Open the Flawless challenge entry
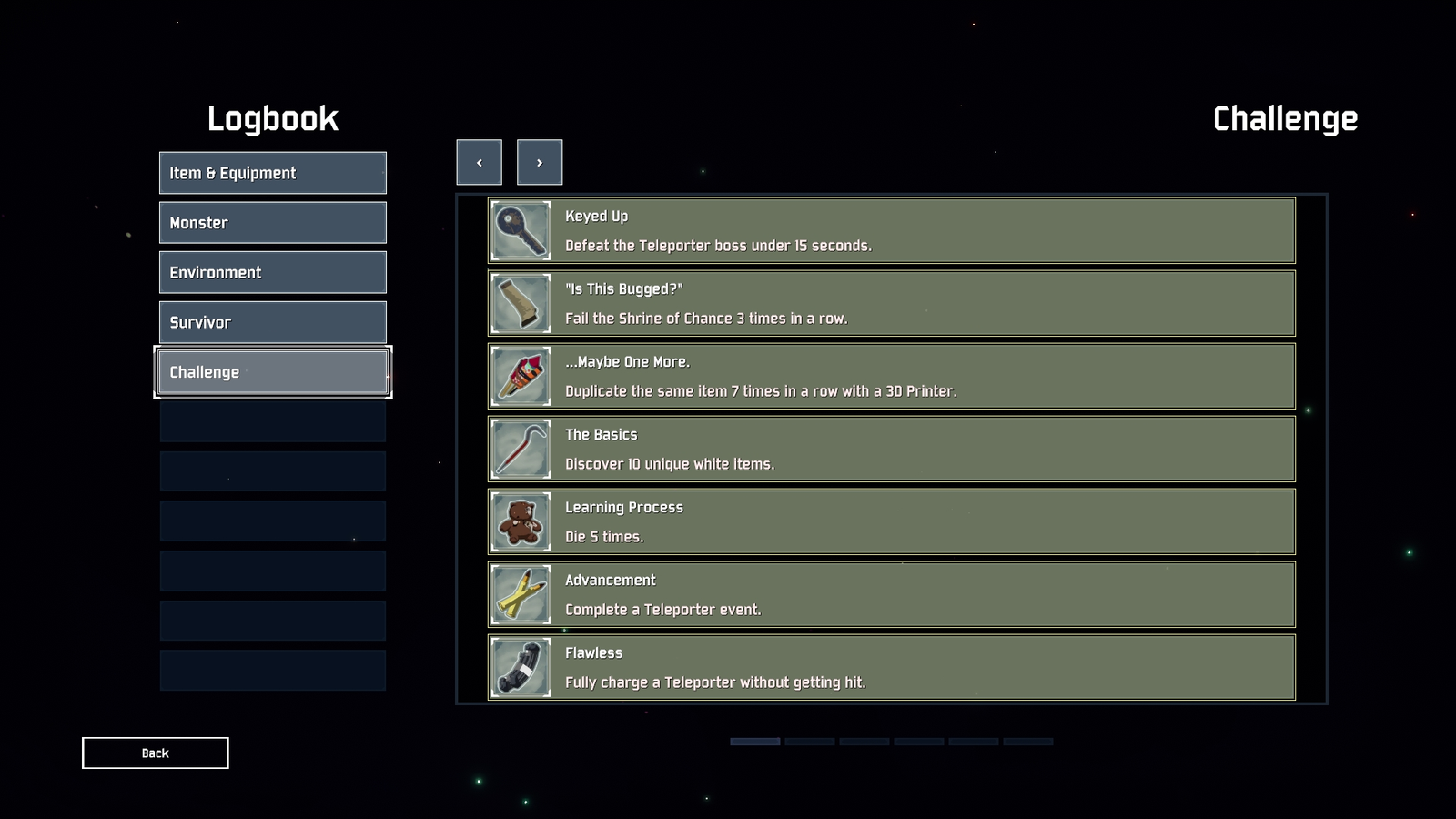 890,667
